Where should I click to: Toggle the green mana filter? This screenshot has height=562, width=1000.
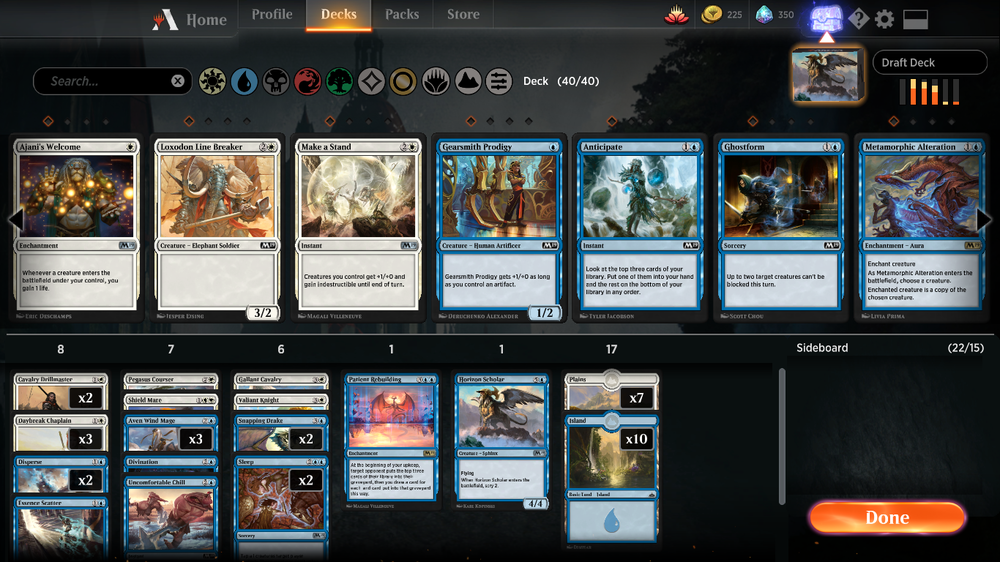point(339,81)
